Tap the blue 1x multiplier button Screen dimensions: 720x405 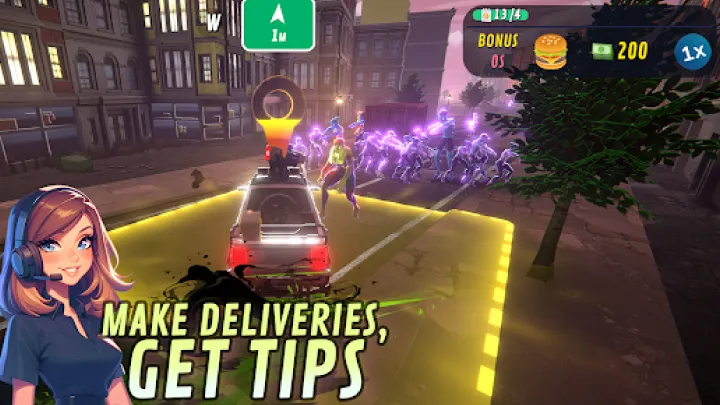(687, 51)
